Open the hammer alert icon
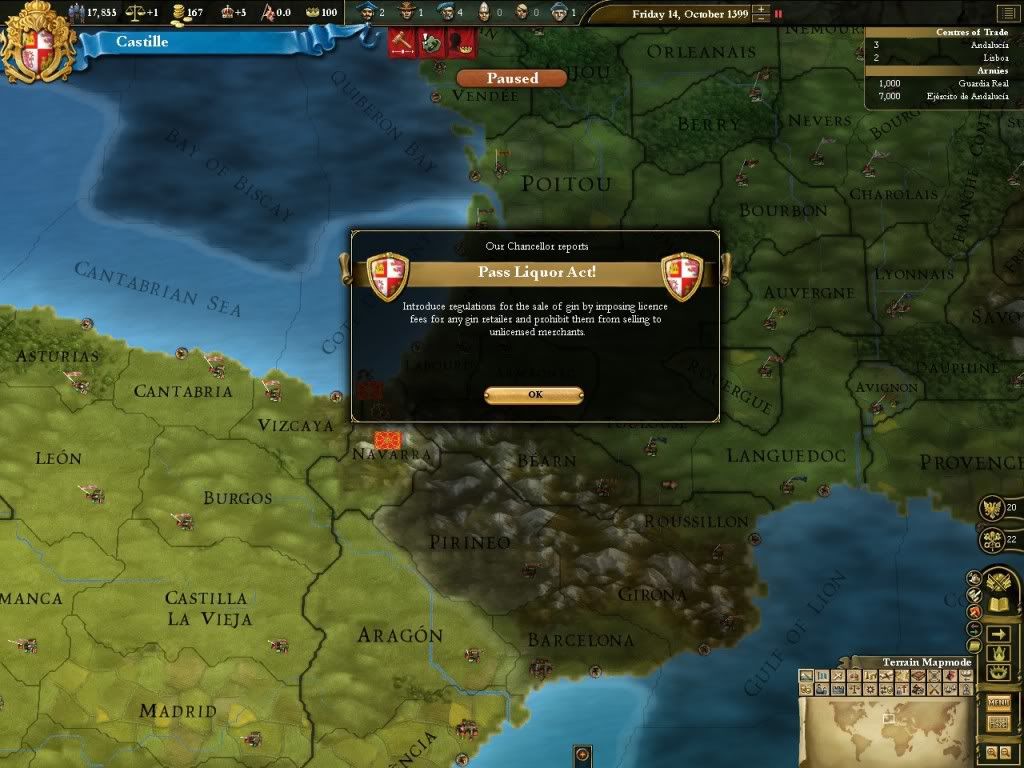This screenshot has width=1024, height=768. 403,44
